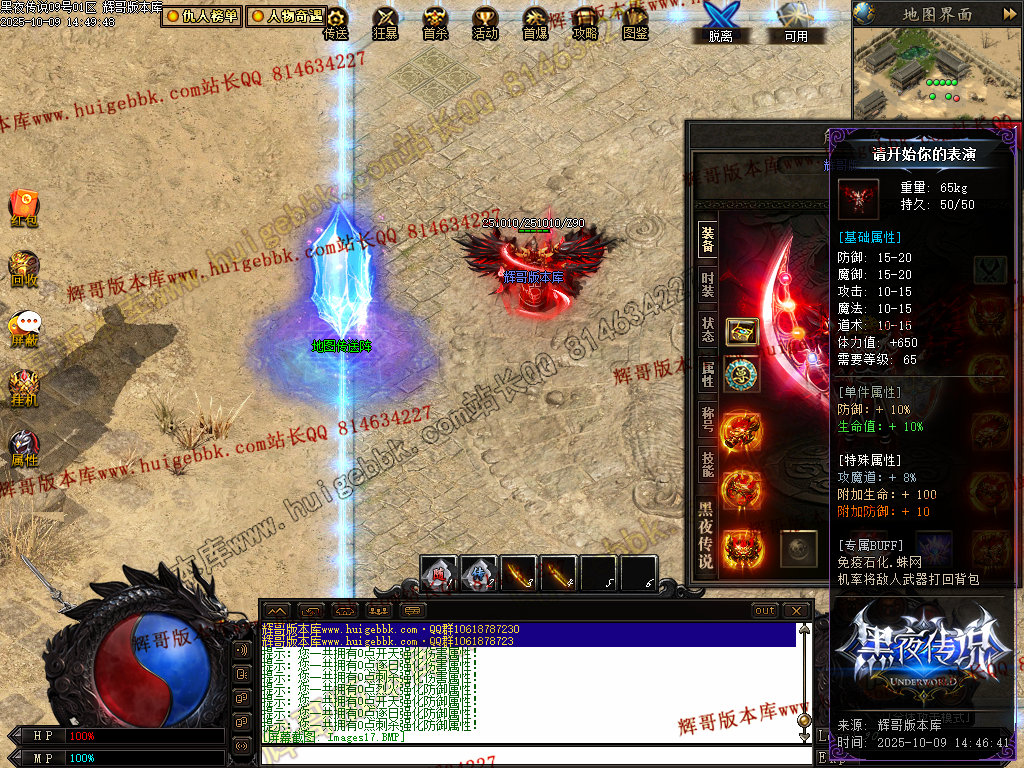The height and width of the screenshot is (768, 1024).
Task: Open the 人物奇遇 character encounters panel
Action: 286,16
